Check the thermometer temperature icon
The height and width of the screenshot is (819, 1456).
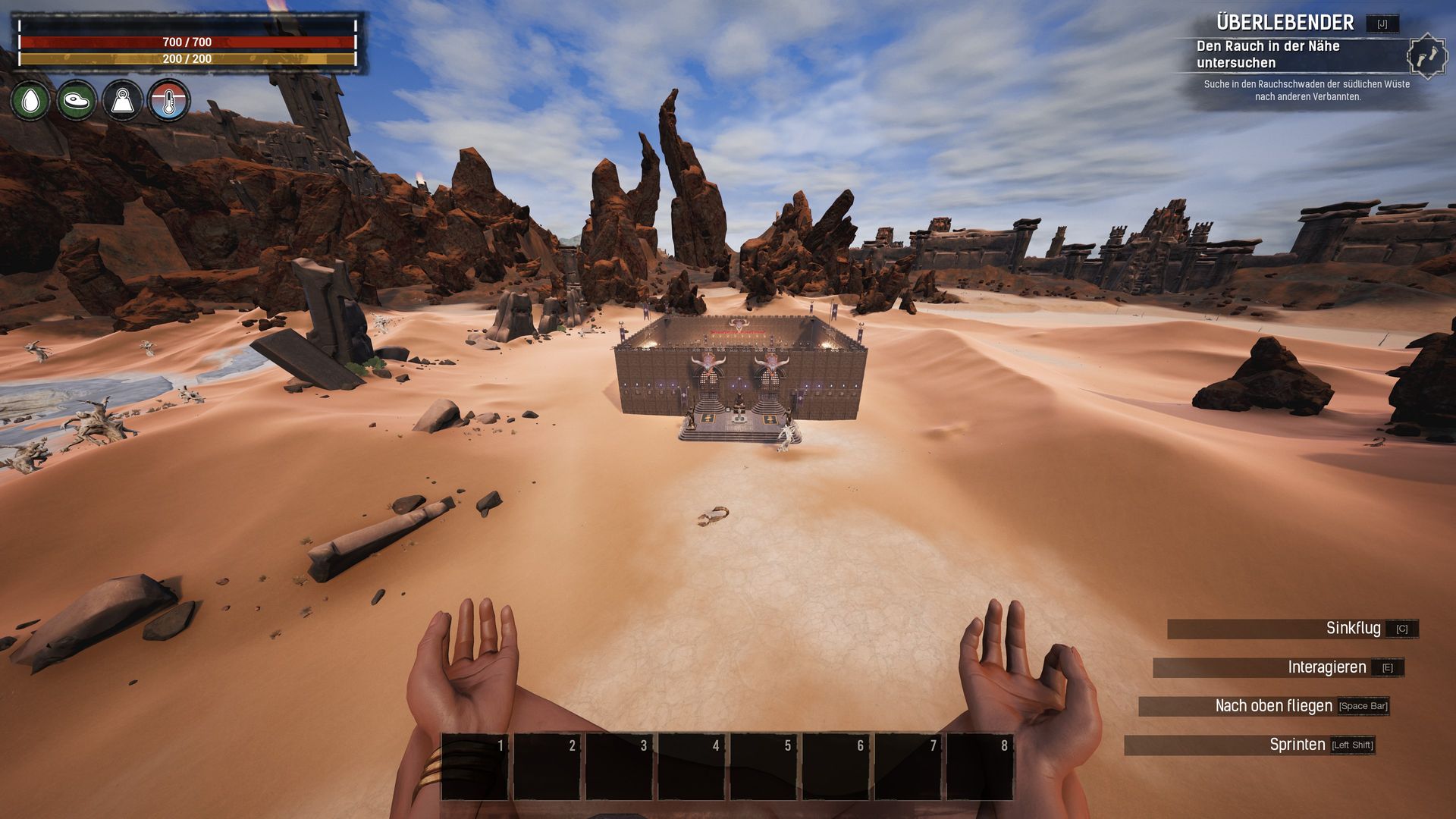pos(168,100)
